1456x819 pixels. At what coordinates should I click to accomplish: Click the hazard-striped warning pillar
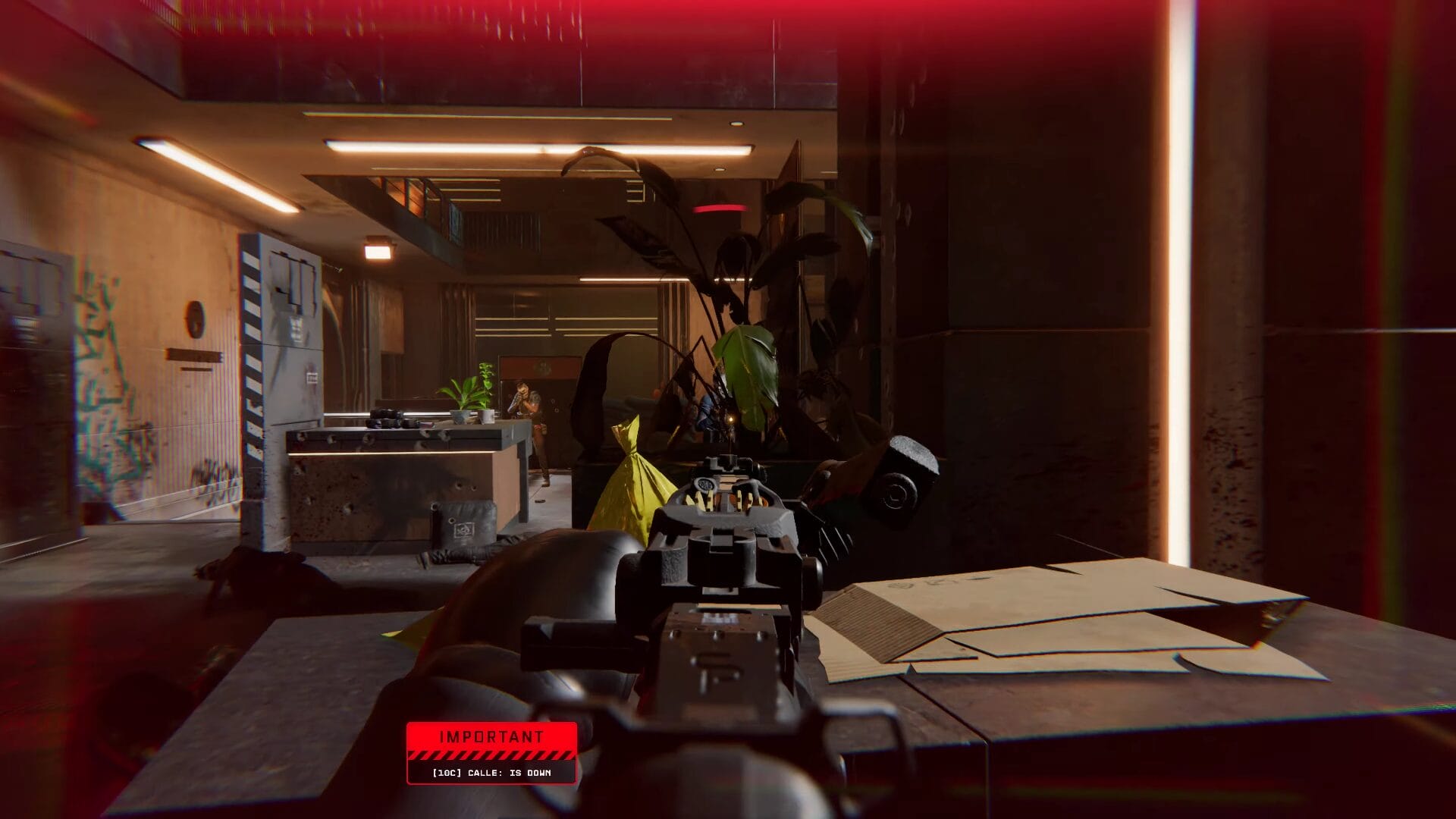click(254, 341)
